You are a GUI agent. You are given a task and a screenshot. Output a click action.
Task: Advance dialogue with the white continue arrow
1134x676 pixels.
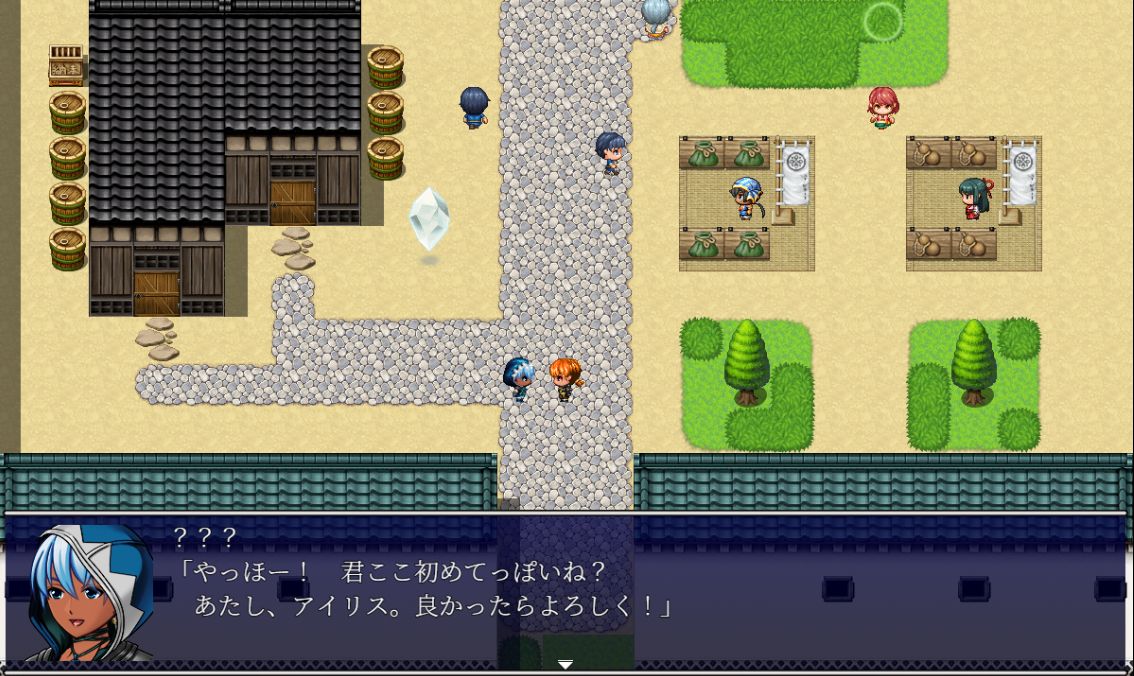[565, 664]
